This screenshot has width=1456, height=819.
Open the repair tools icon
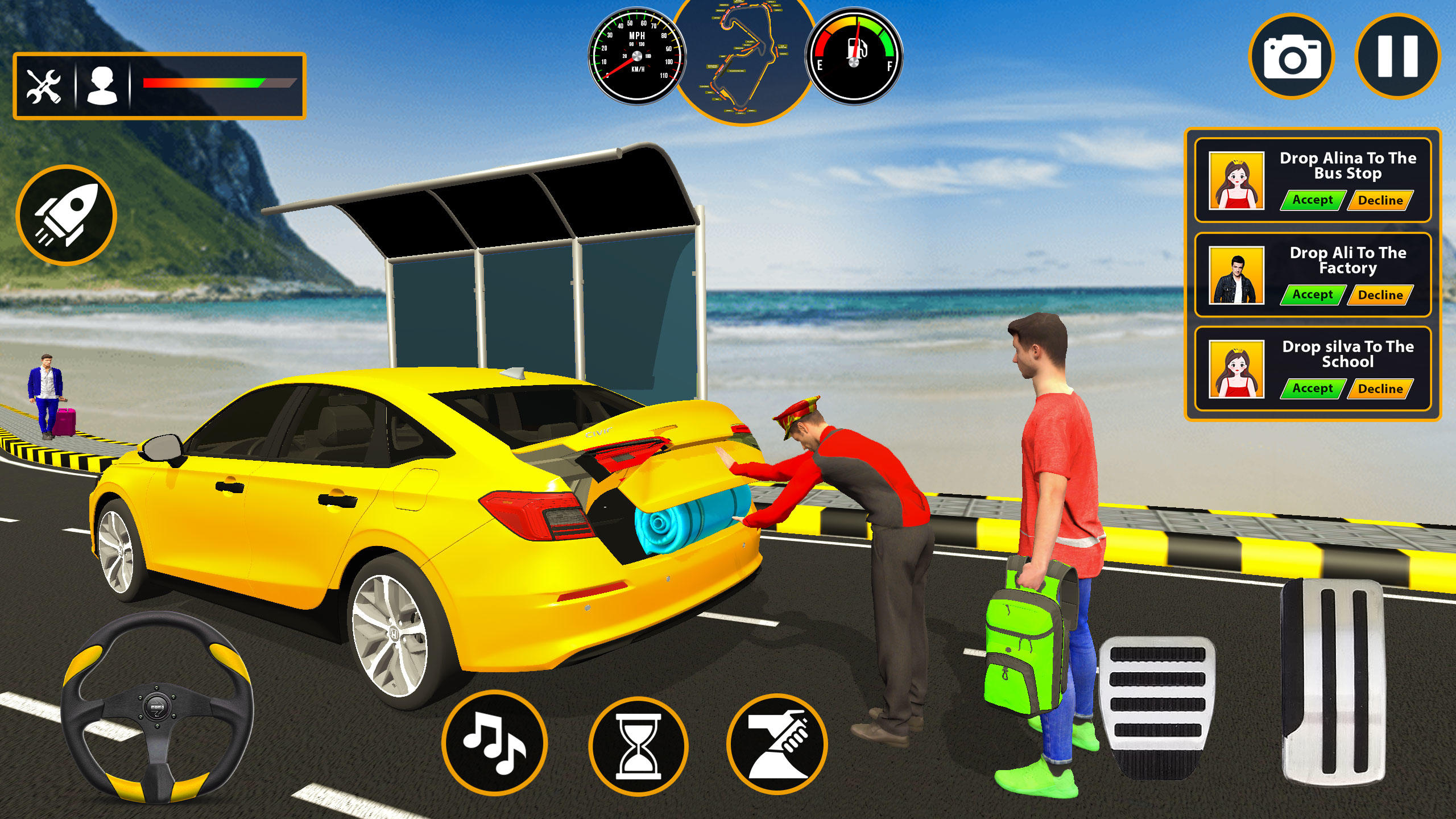[x=43, y=85]
